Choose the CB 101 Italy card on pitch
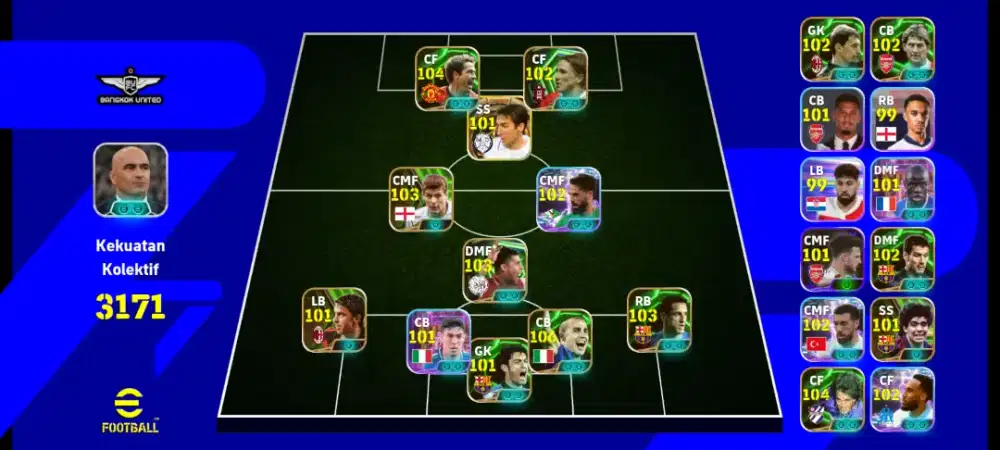 point(438,341)
